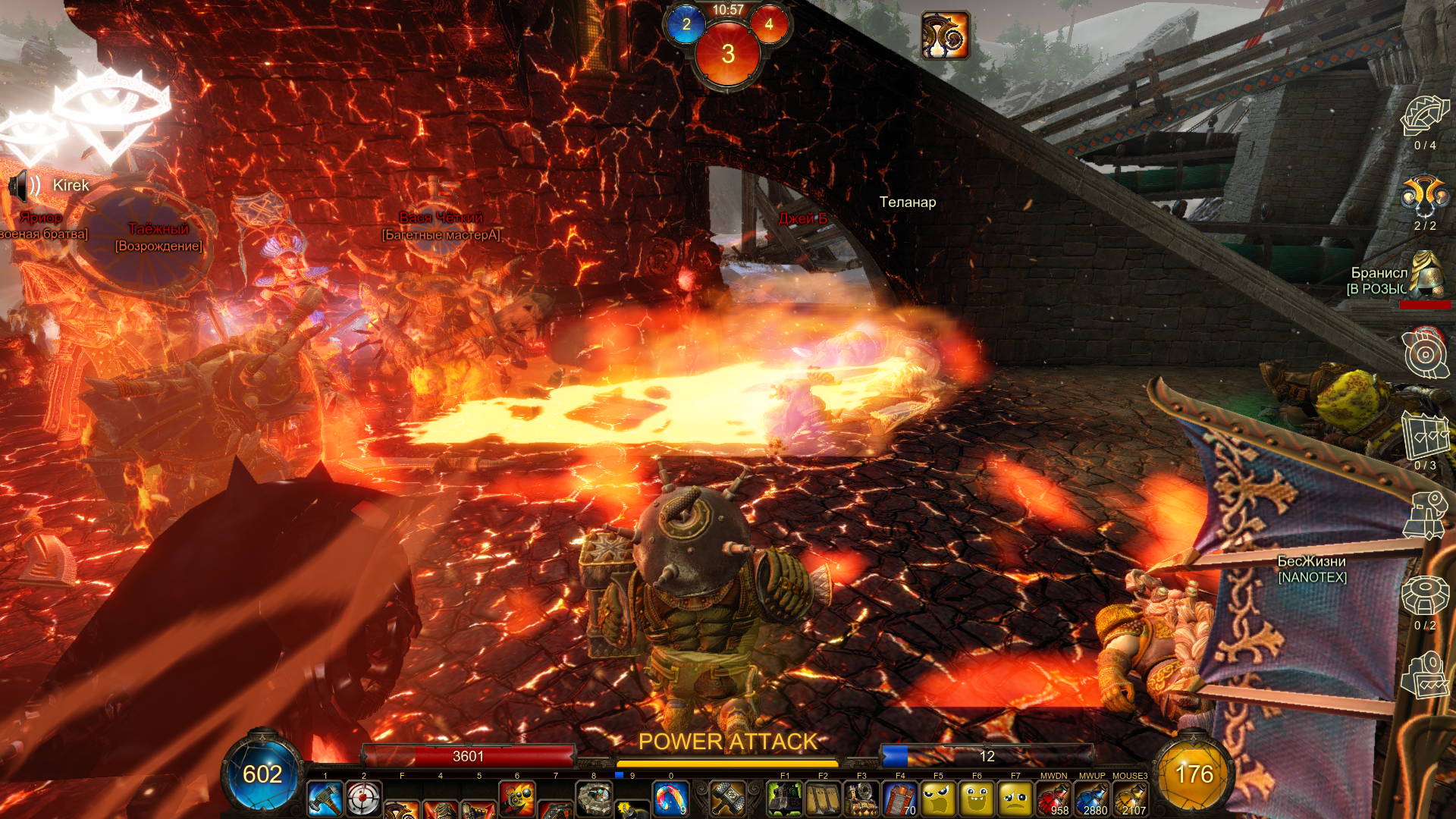This screenshot has width=1456, height=819.
Task: Send the happy yellow face emote
Action: pyautogui.click(x=977, y=799)
